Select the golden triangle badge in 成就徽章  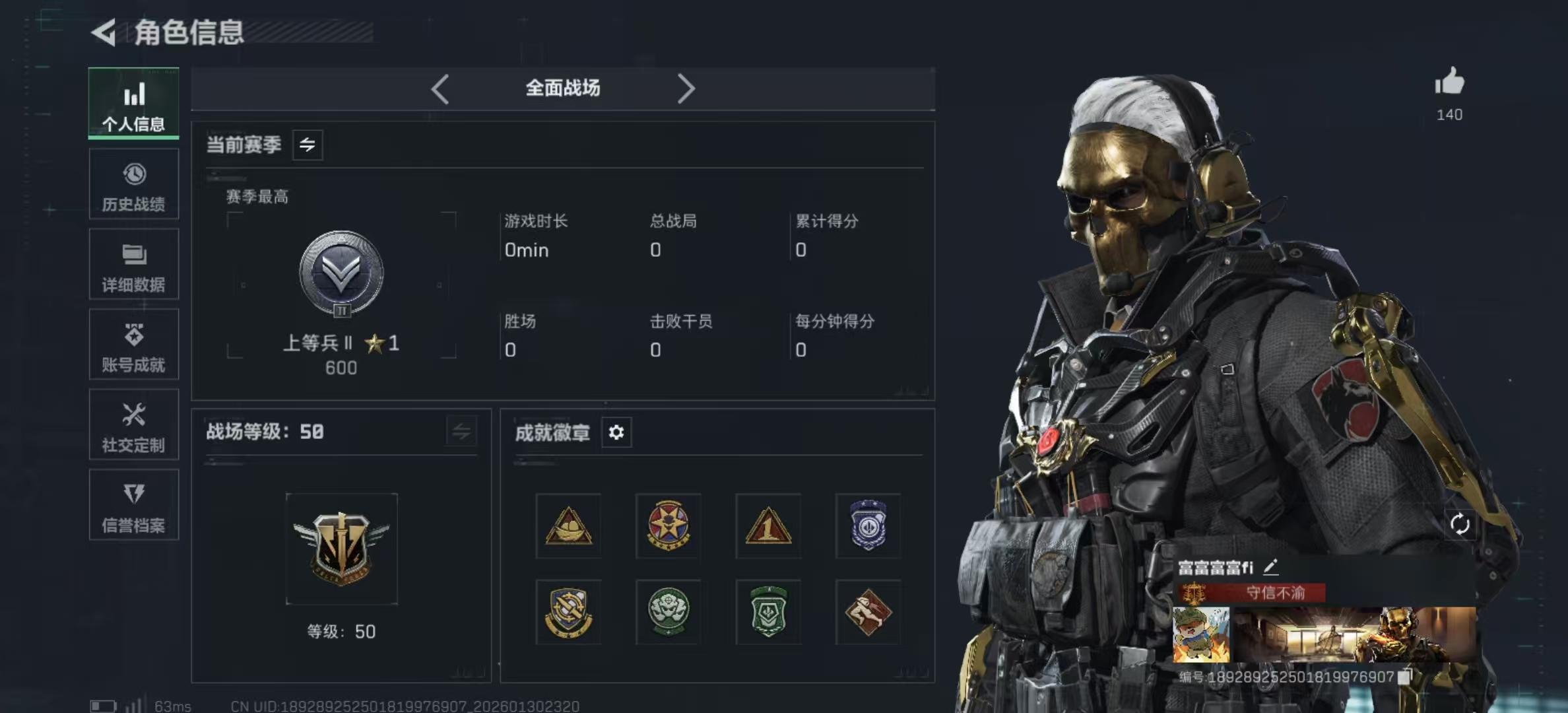[568, 525]
